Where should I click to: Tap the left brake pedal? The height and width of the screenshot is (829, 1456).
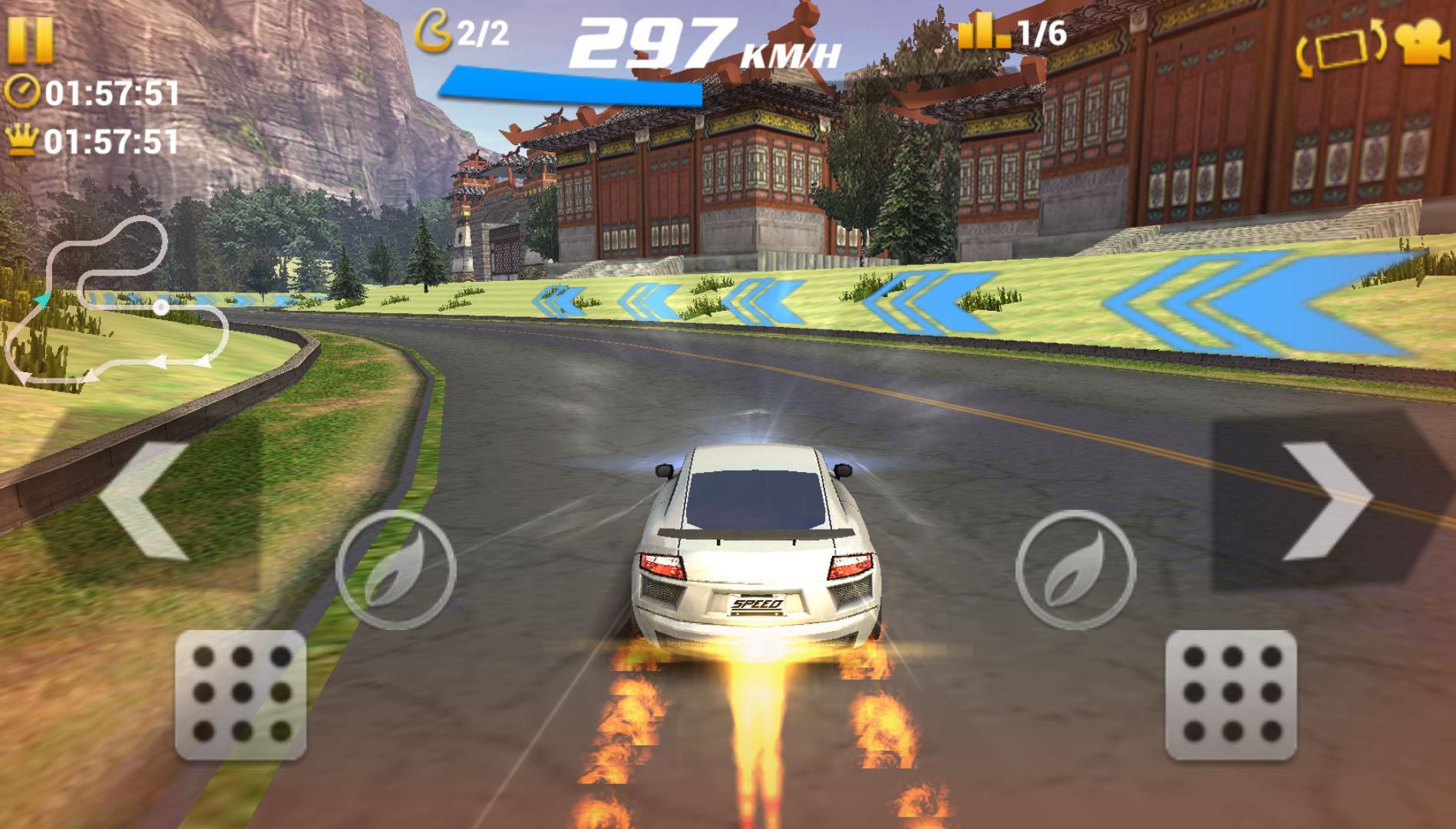[241, 696]
